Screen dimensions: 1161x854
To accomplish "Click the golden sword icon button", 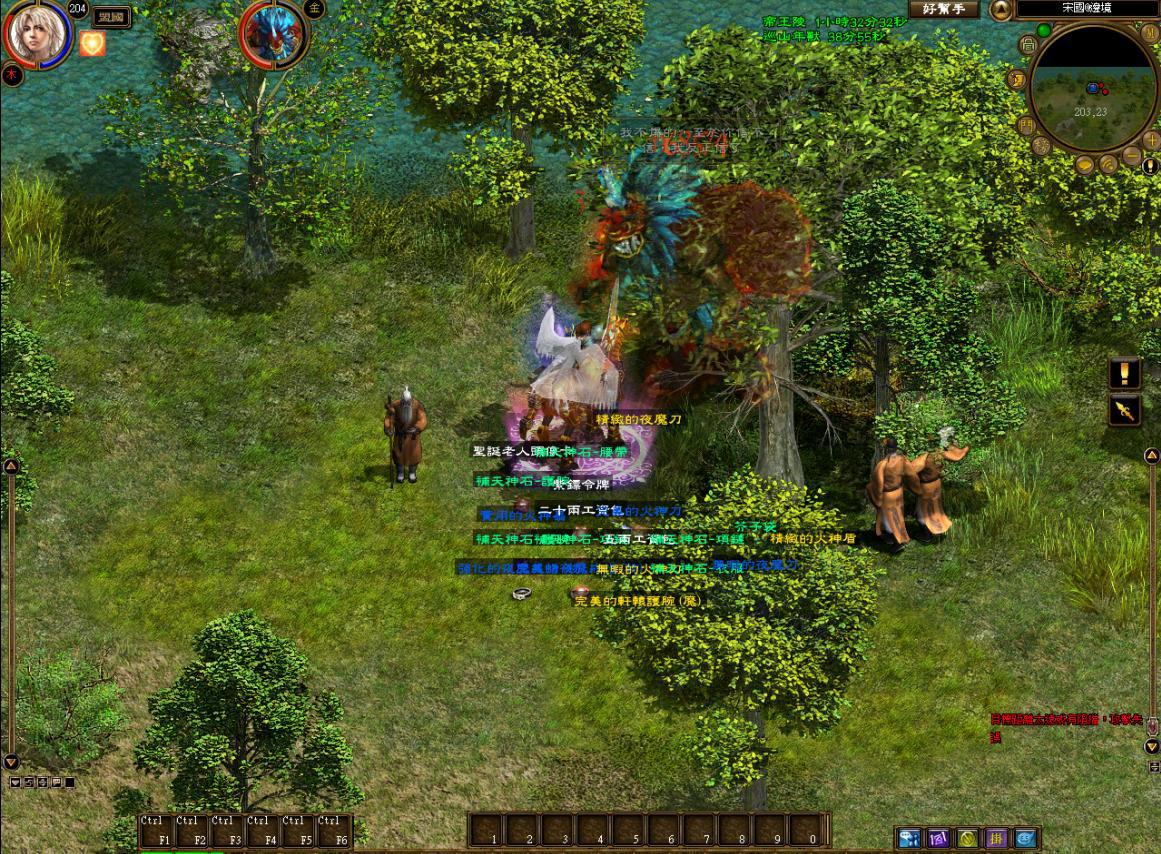I will [x=1125, y=410].
